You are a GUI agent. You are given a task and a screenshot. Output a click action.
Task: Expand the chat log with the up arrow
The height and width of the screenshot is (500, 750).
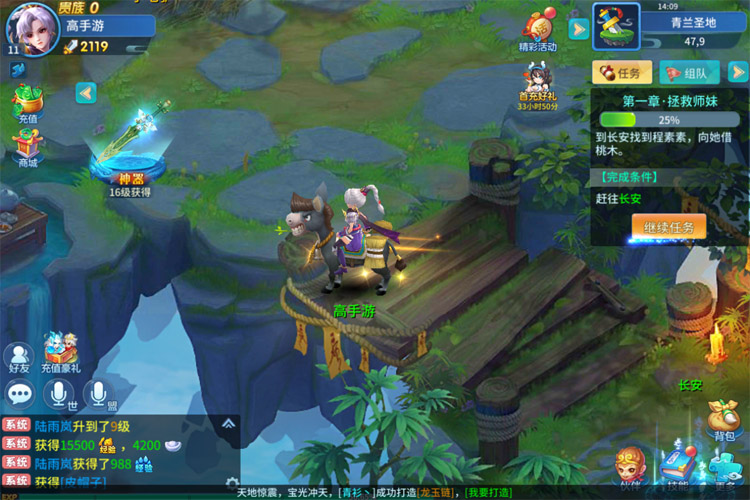(229, 423)
